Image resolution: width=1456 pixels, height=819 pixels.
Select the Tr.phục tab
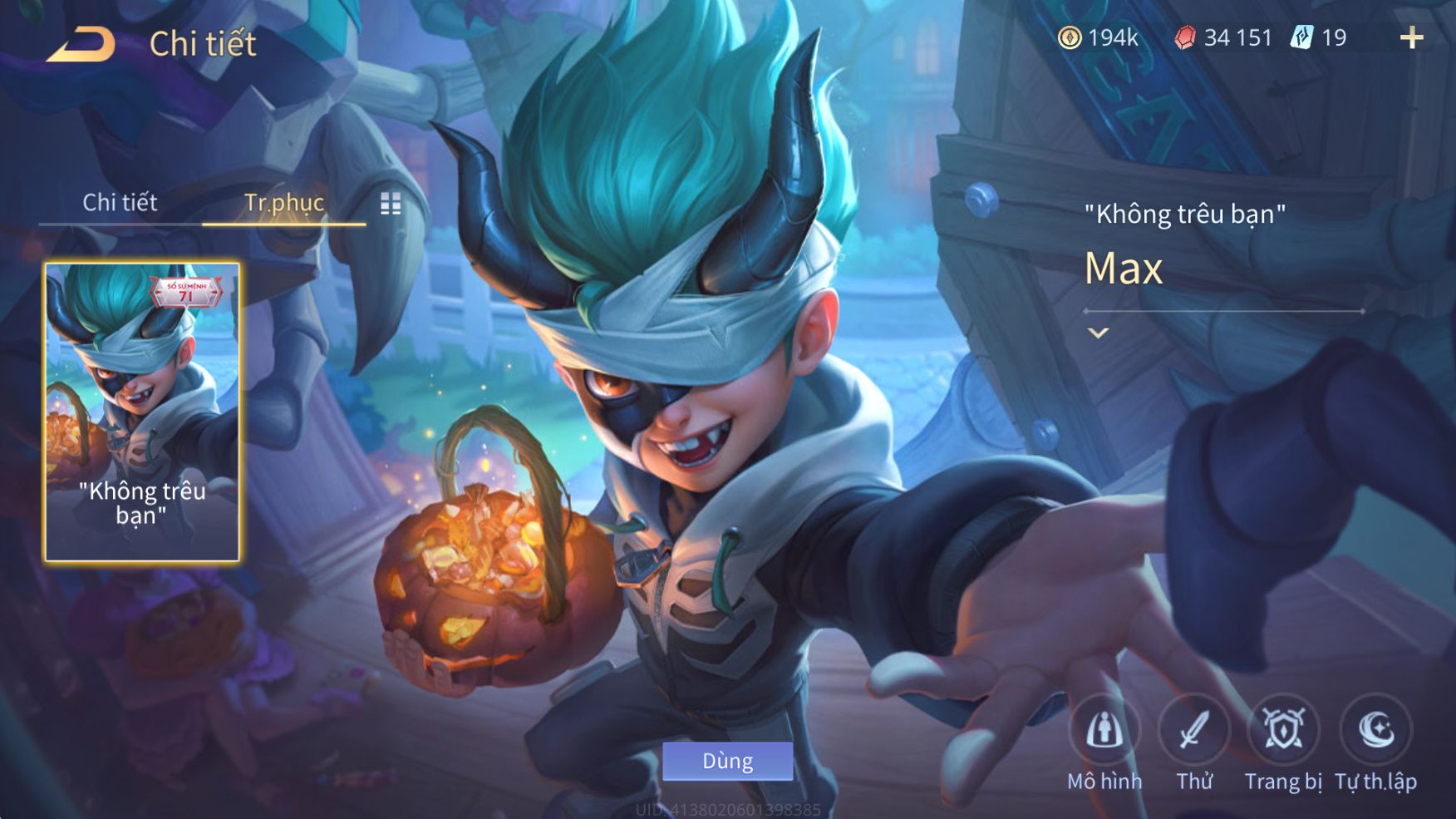click(x=283, y=202)
